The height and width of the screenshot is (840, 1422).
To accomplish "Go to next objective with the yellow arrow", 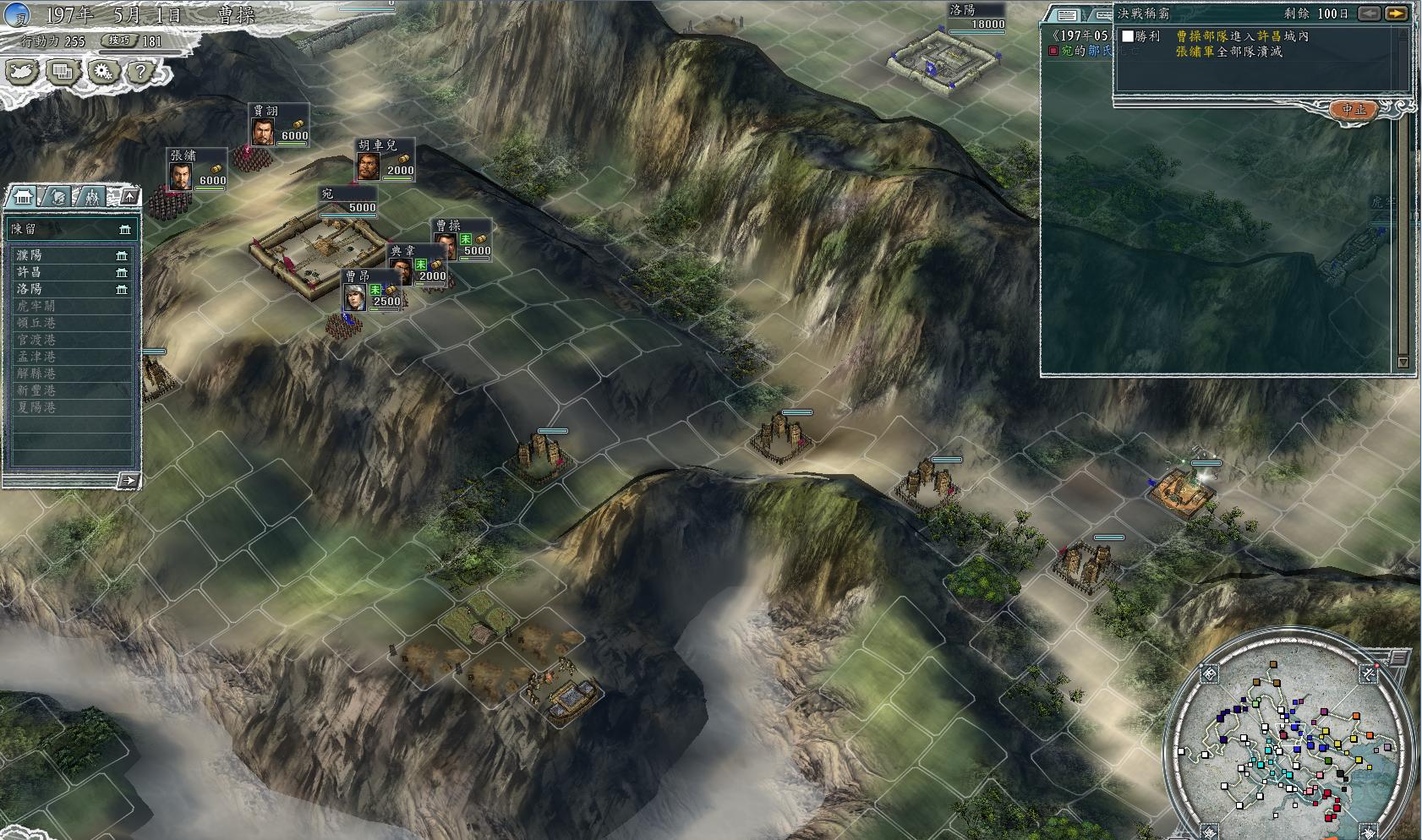I will [1396, 14].
